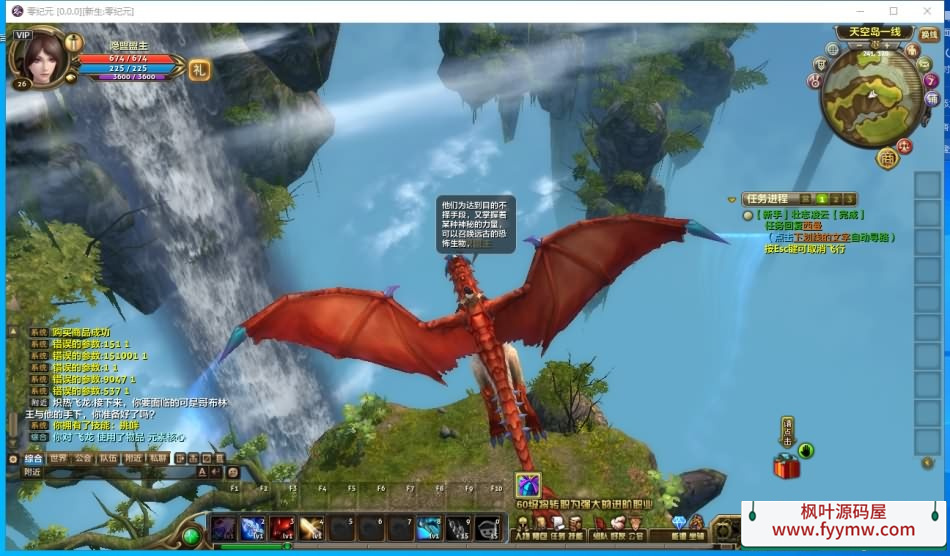Activate the golden slash skill in slot 4

pos(312,528)
